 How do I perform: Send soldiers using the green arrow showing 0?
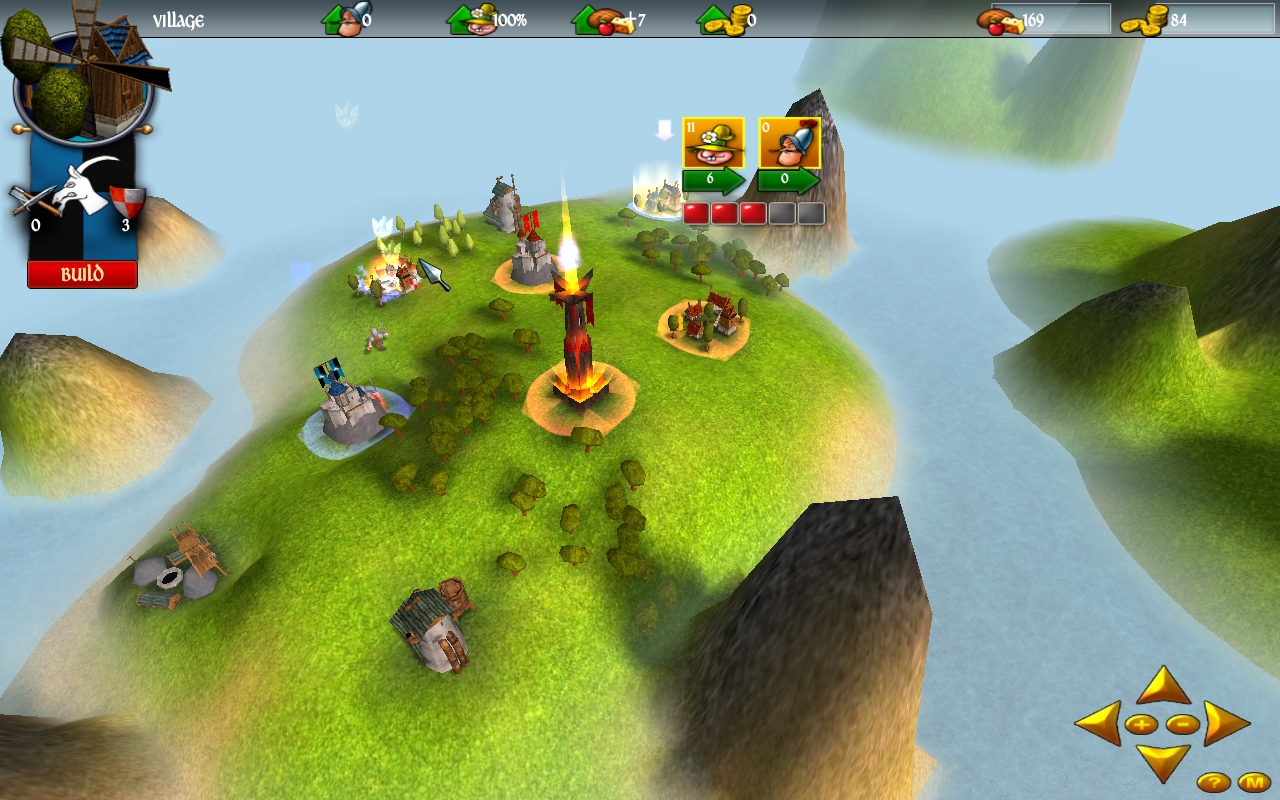click(788, 182)
